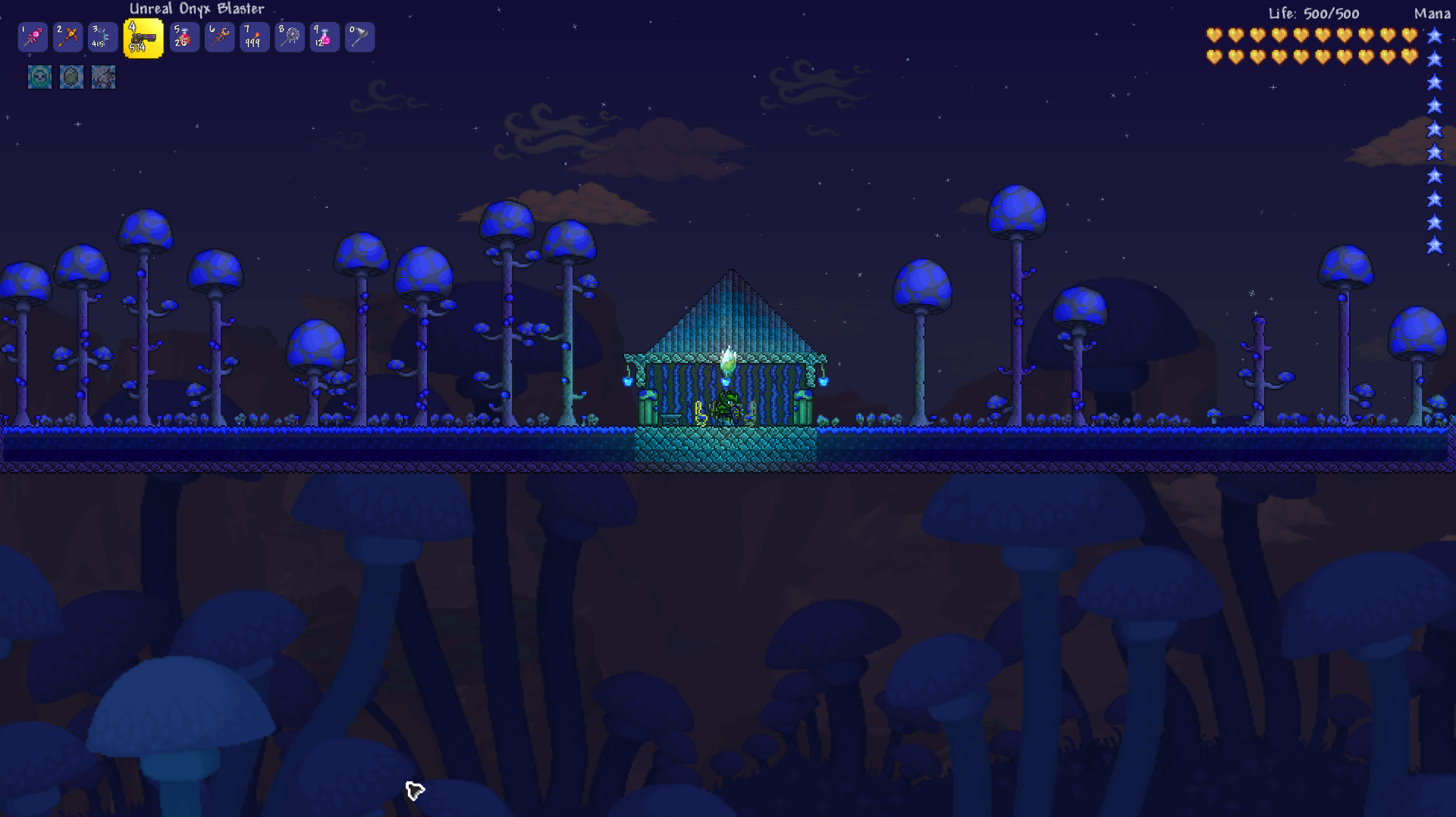Select the torches stack in slot 7
The height and width of the screenshot is (817, 1456).
(x=254, y=36)
